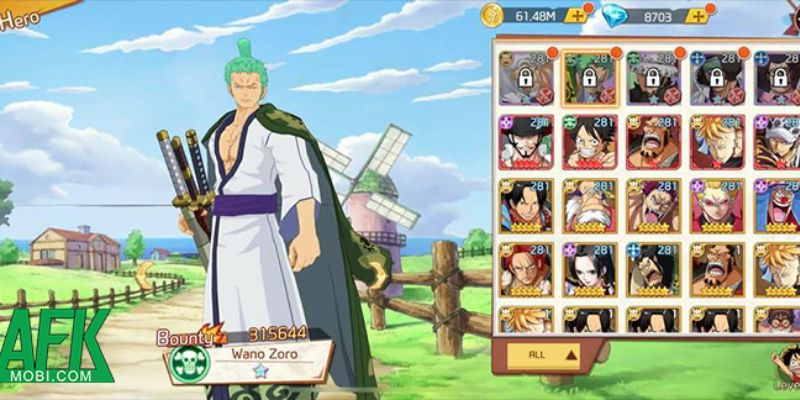Choose the Boa Hancock hero portrait

588,270
